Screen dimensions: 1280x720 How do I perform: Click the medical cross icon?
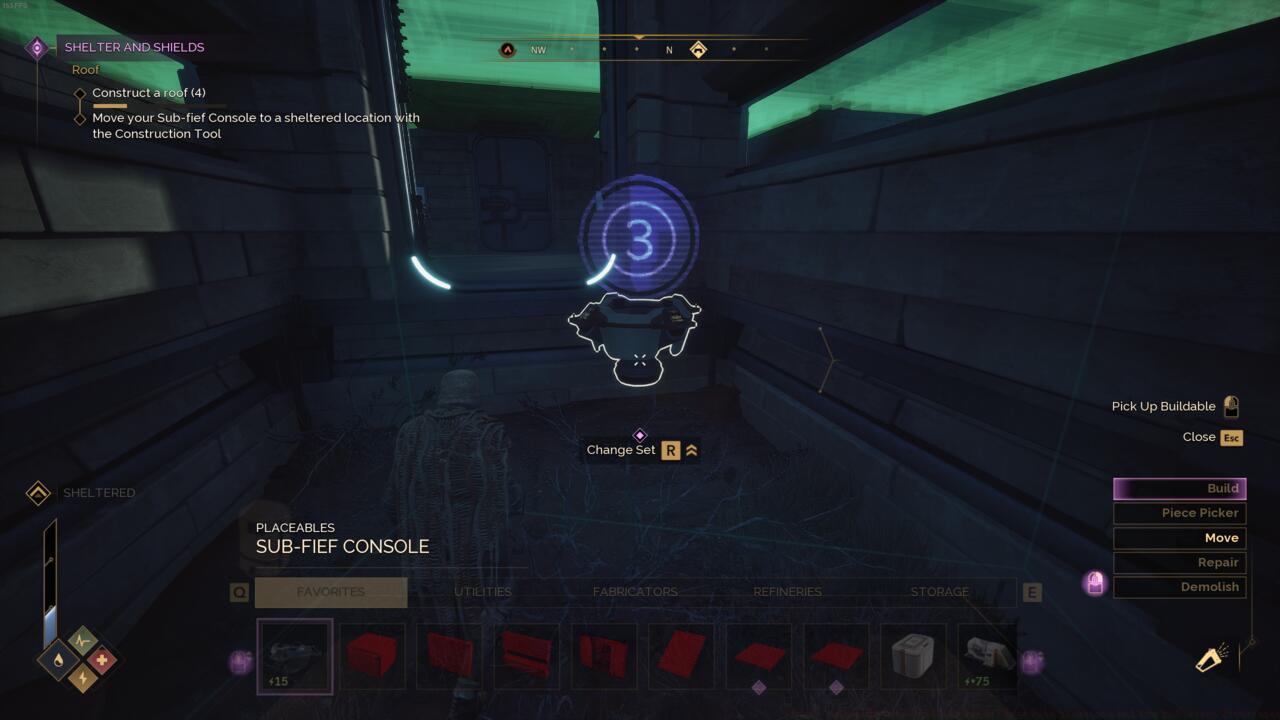101,658
